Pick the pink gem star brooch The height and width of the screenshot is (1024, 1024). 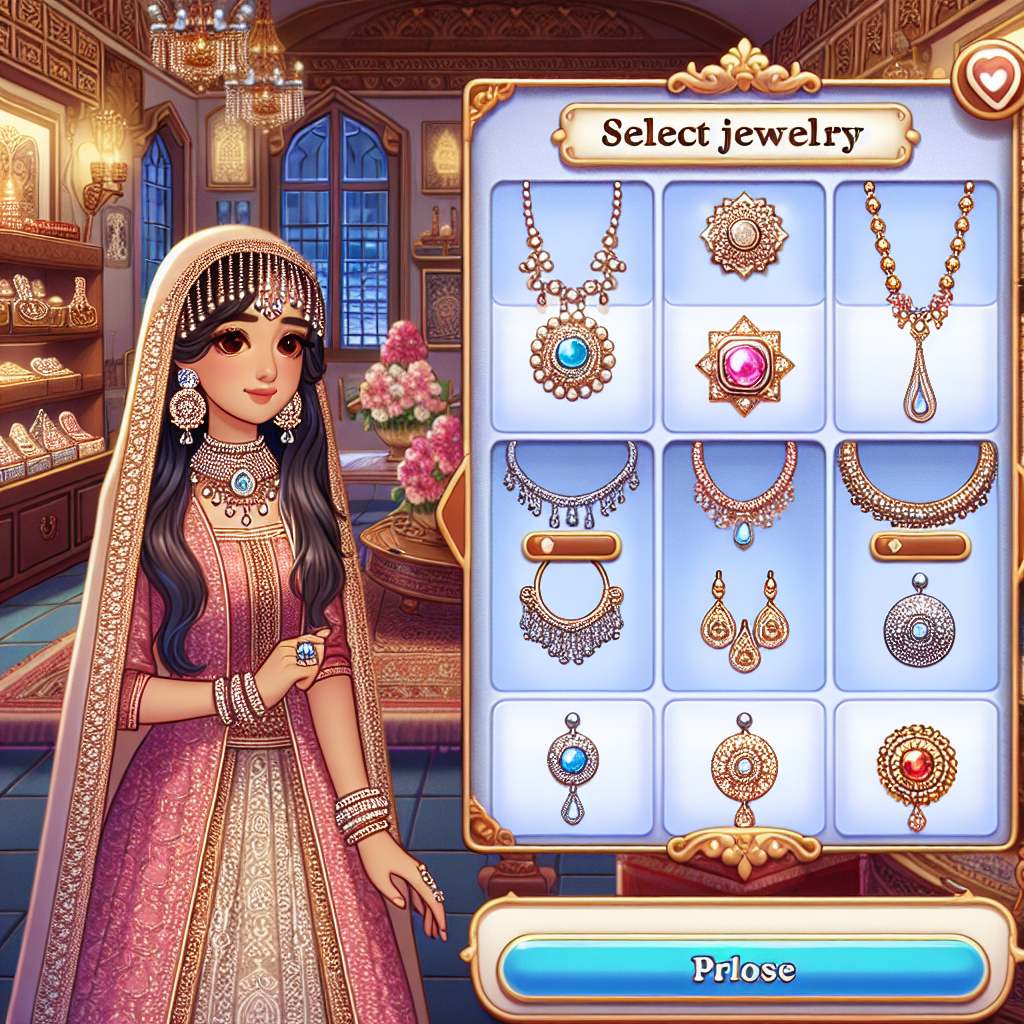pos(744,364)
